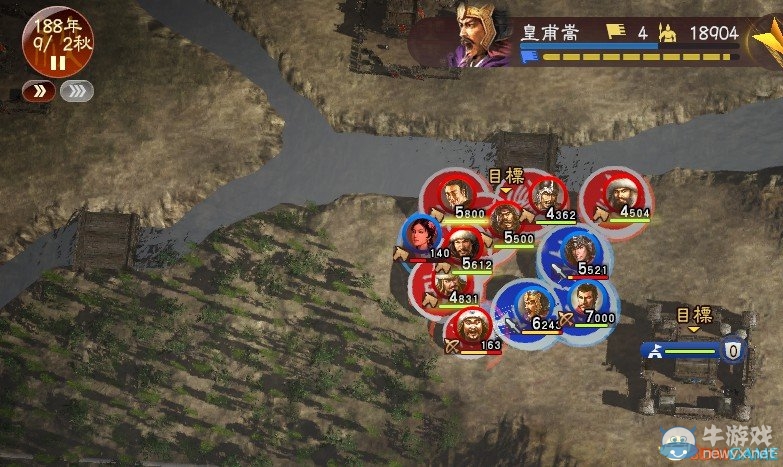The height and width of the screenshot is (467, 783).
Task: Select the red archer unit with 163 troops
Action: tap(468, 329)
